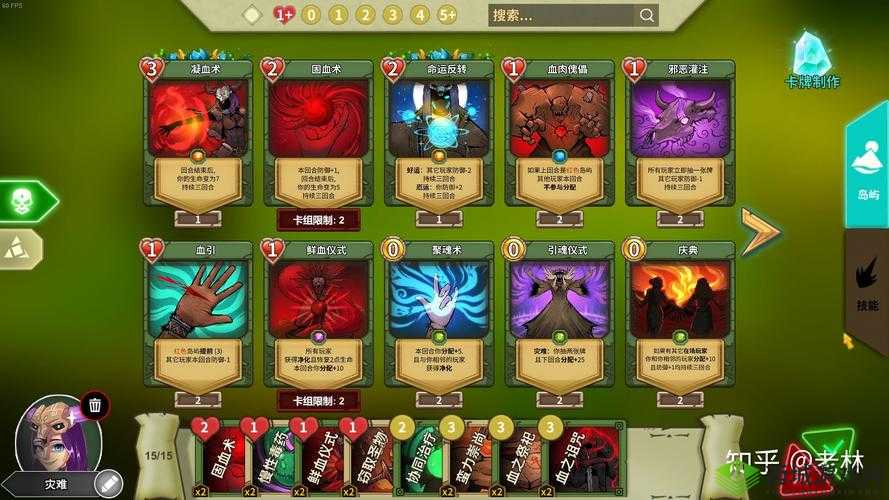This screenshot has height=500, width=889.
Task: Switch to the 技能 tab
Action: pos(866,285)
